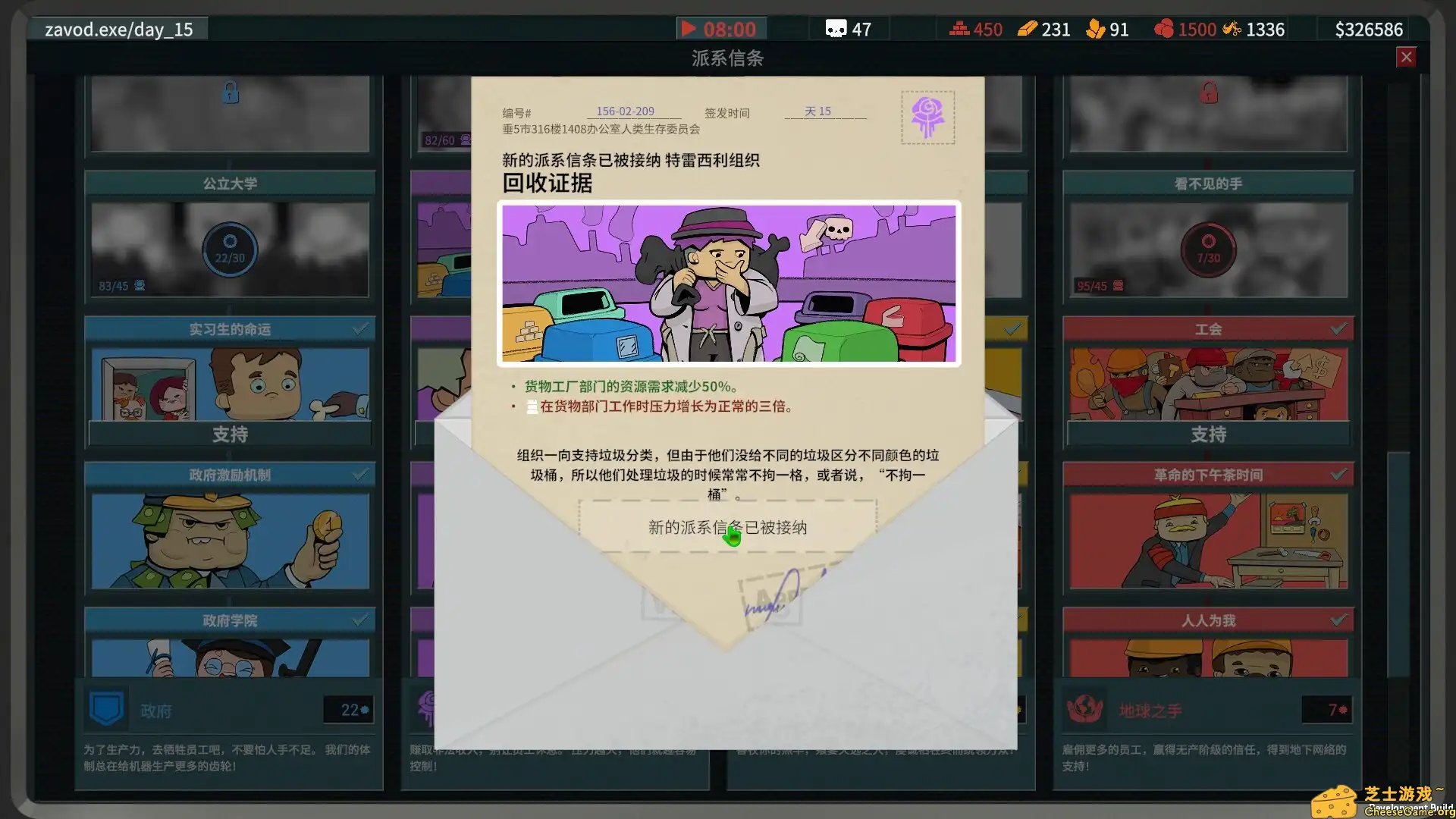Open the 派系信条 header menu
The width and height of the screenshot is (1456, 819).
pos(728,58)
